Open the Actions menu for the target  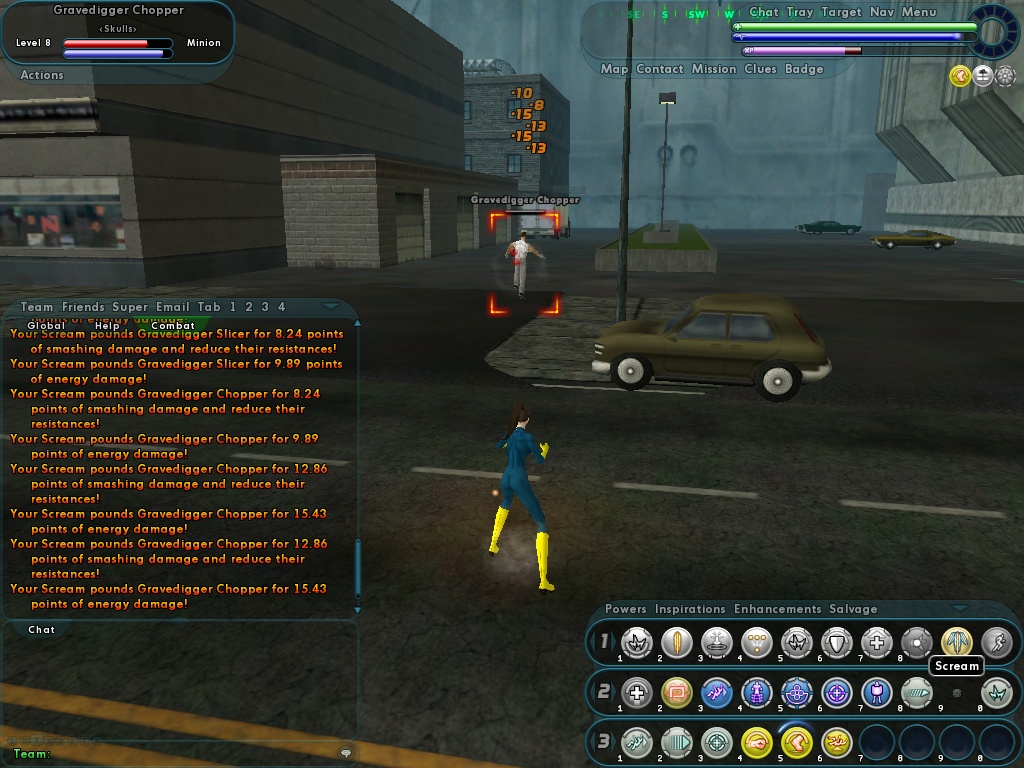point(42,75)
